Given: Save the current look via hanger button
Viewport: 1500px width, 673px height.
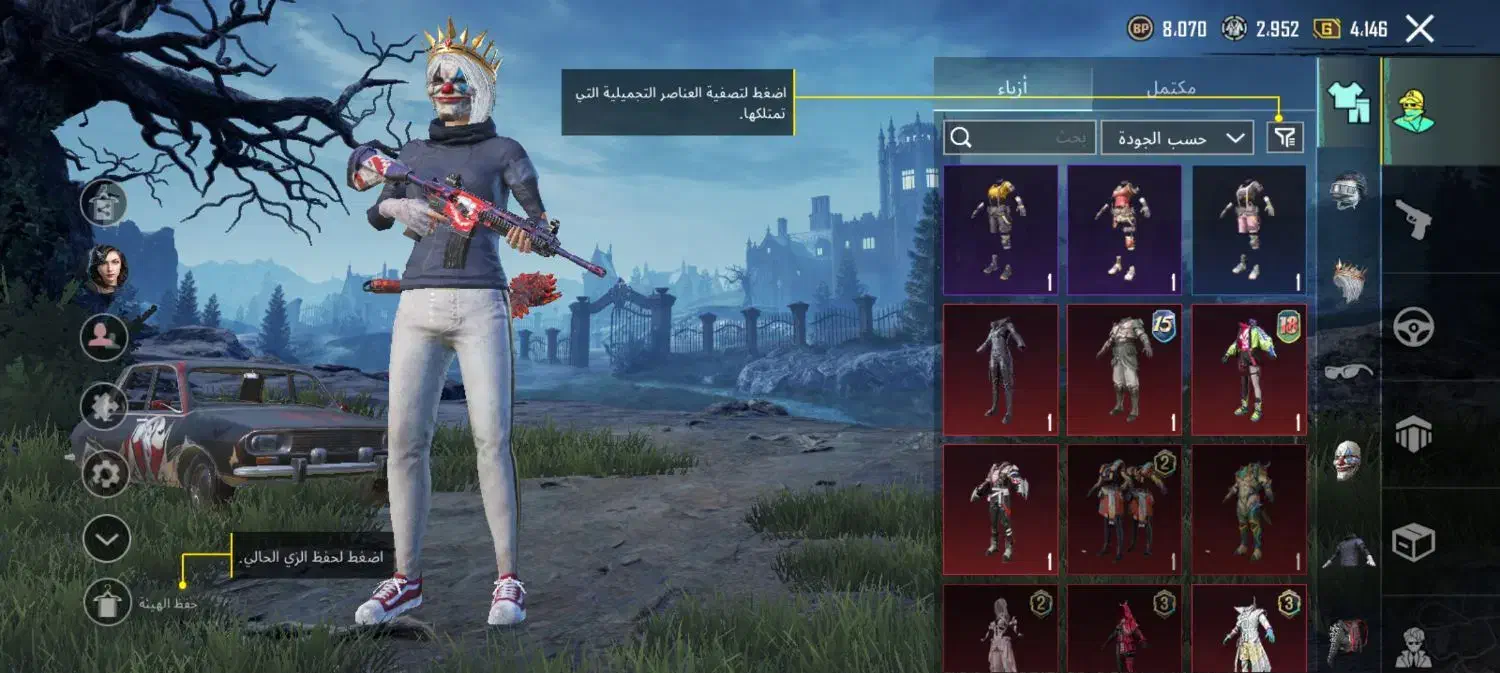Looking at the screenshot, I should 106,602.
